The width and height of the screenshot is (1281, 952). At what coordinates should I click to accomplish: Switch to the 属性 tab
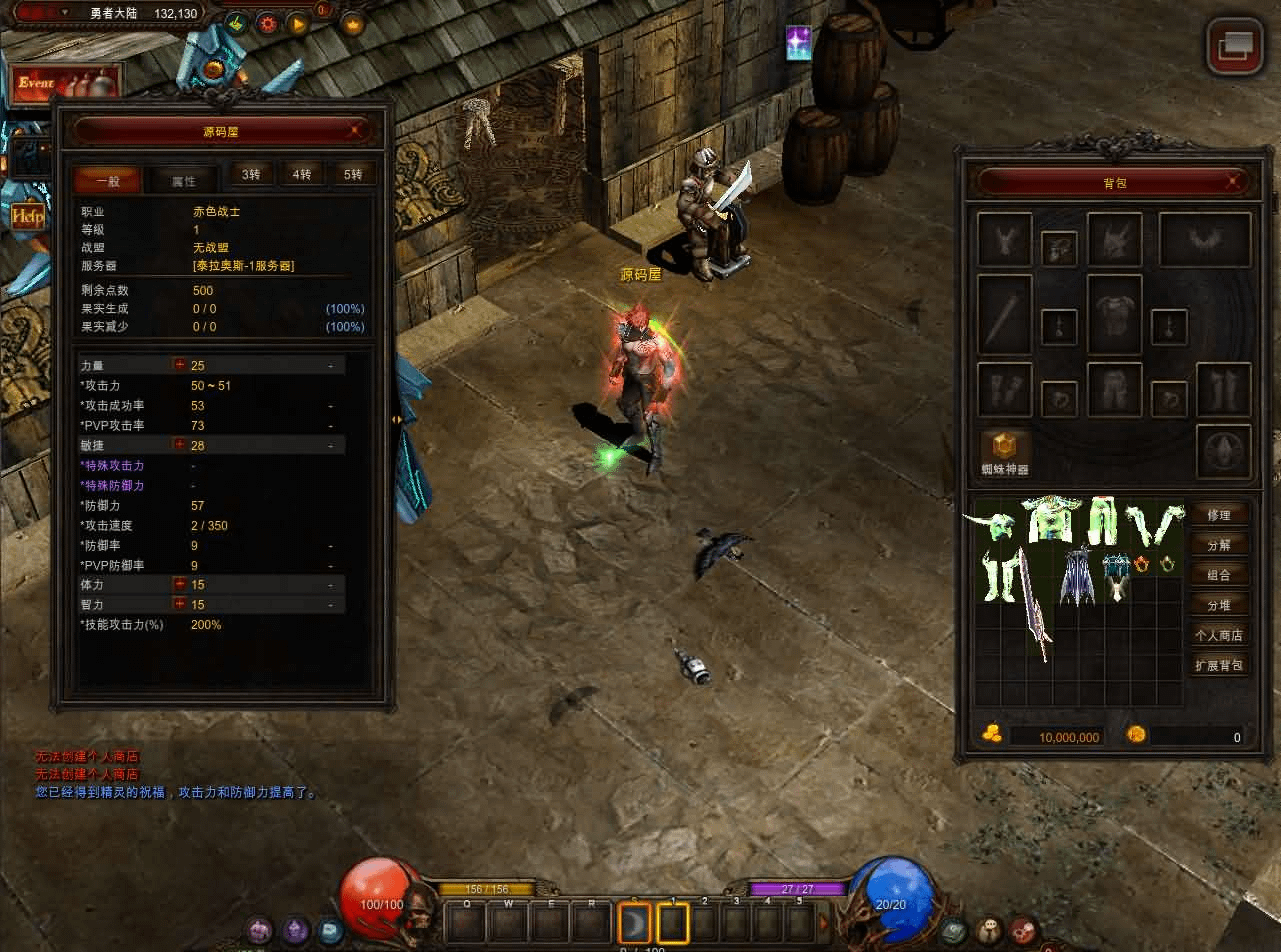click(x=183, y=180)
